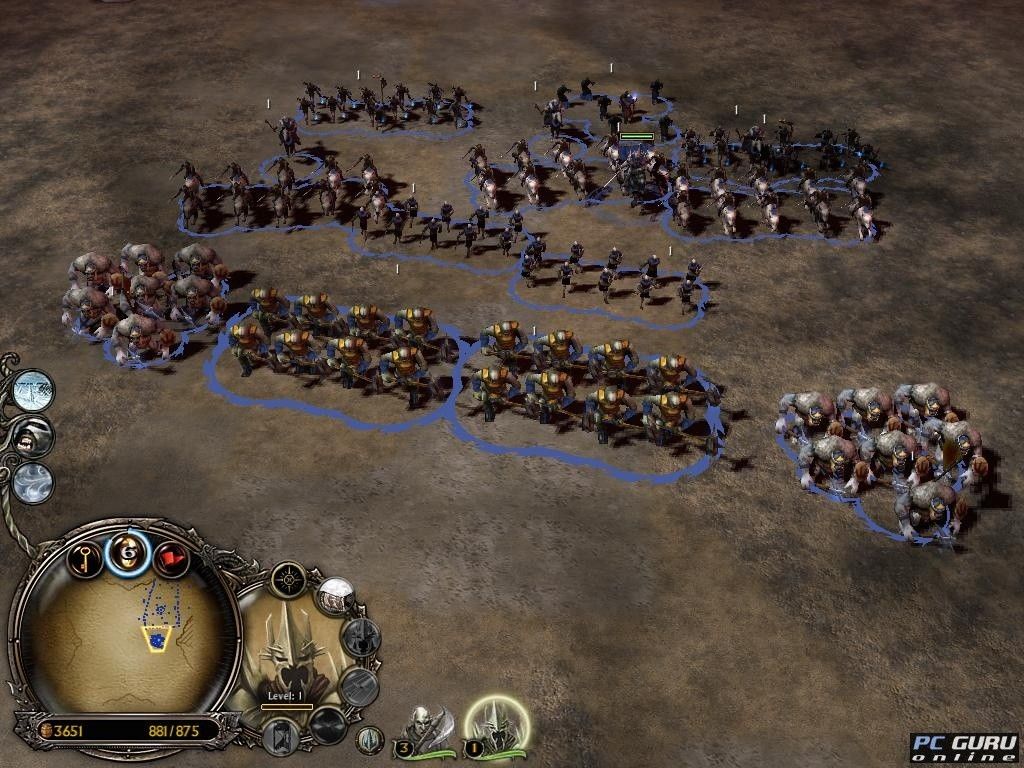Activate the grey crowned figure ability icon
The width and height of the screenshot is (1024, 768).
pyautogui.click(x=362, y=637)
